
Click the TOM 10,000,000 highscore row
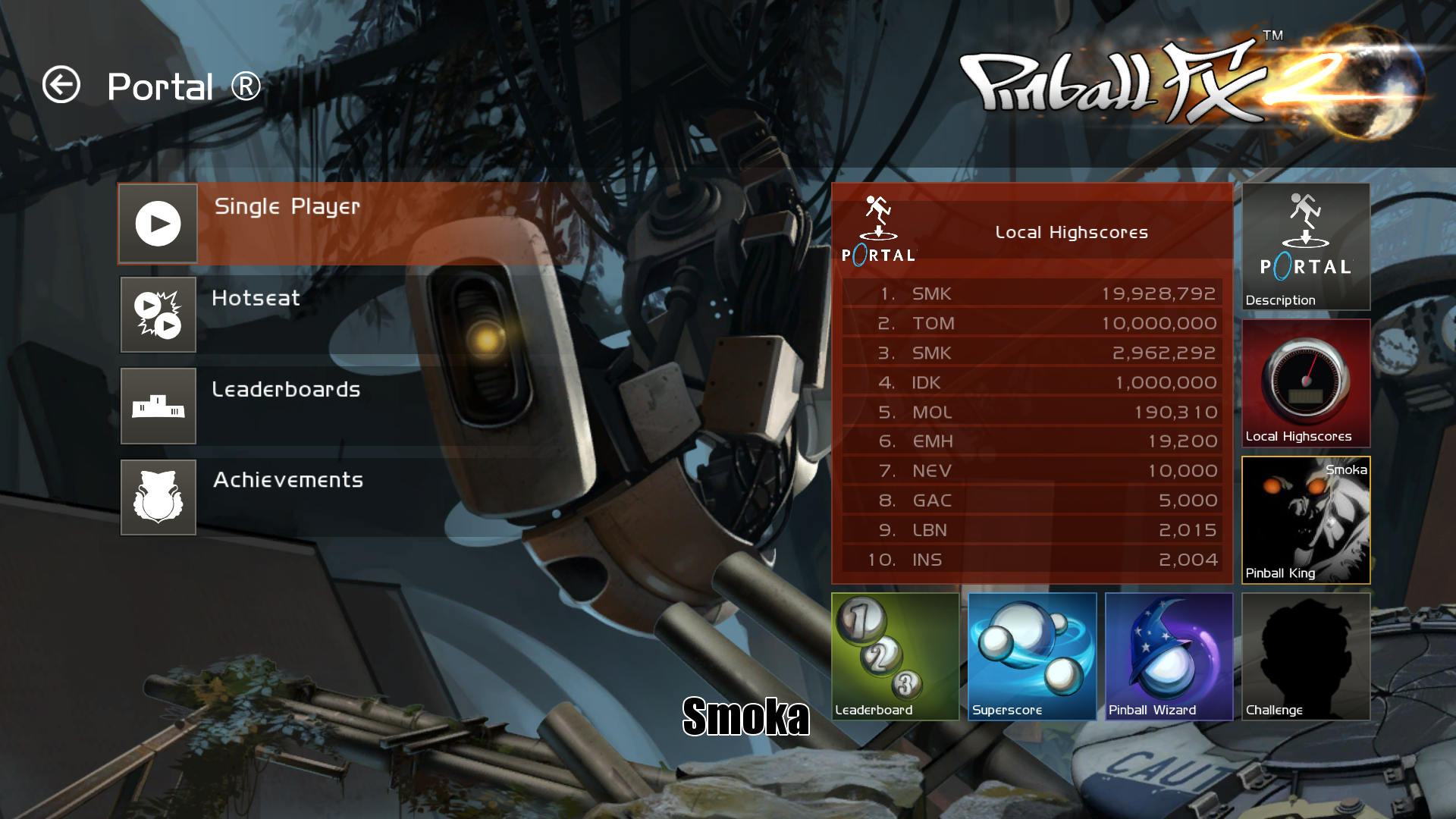pos(1031,323)
